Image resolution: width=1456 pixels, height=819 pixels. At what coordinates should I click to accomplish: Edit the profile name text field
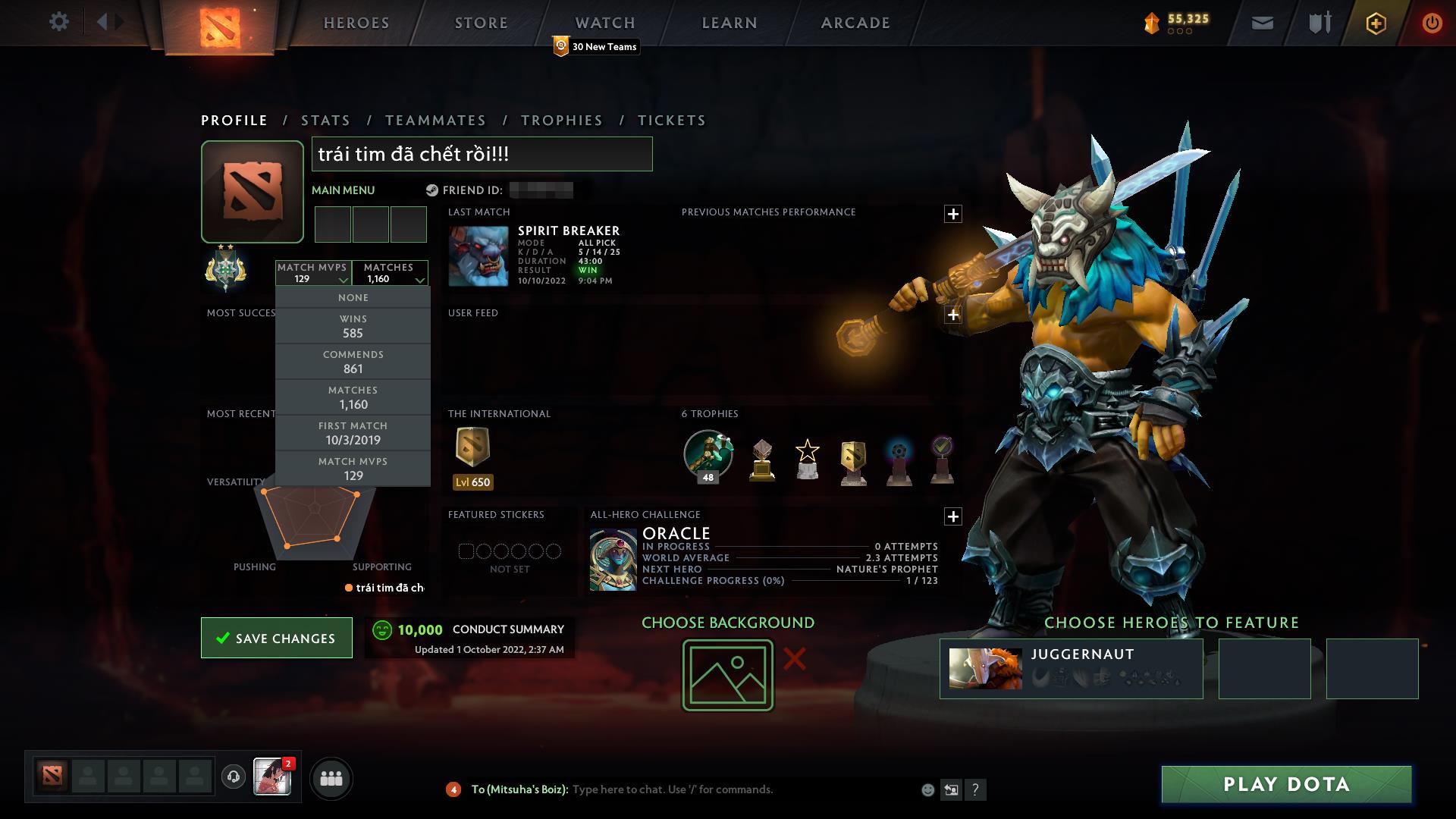coord(482,152)
